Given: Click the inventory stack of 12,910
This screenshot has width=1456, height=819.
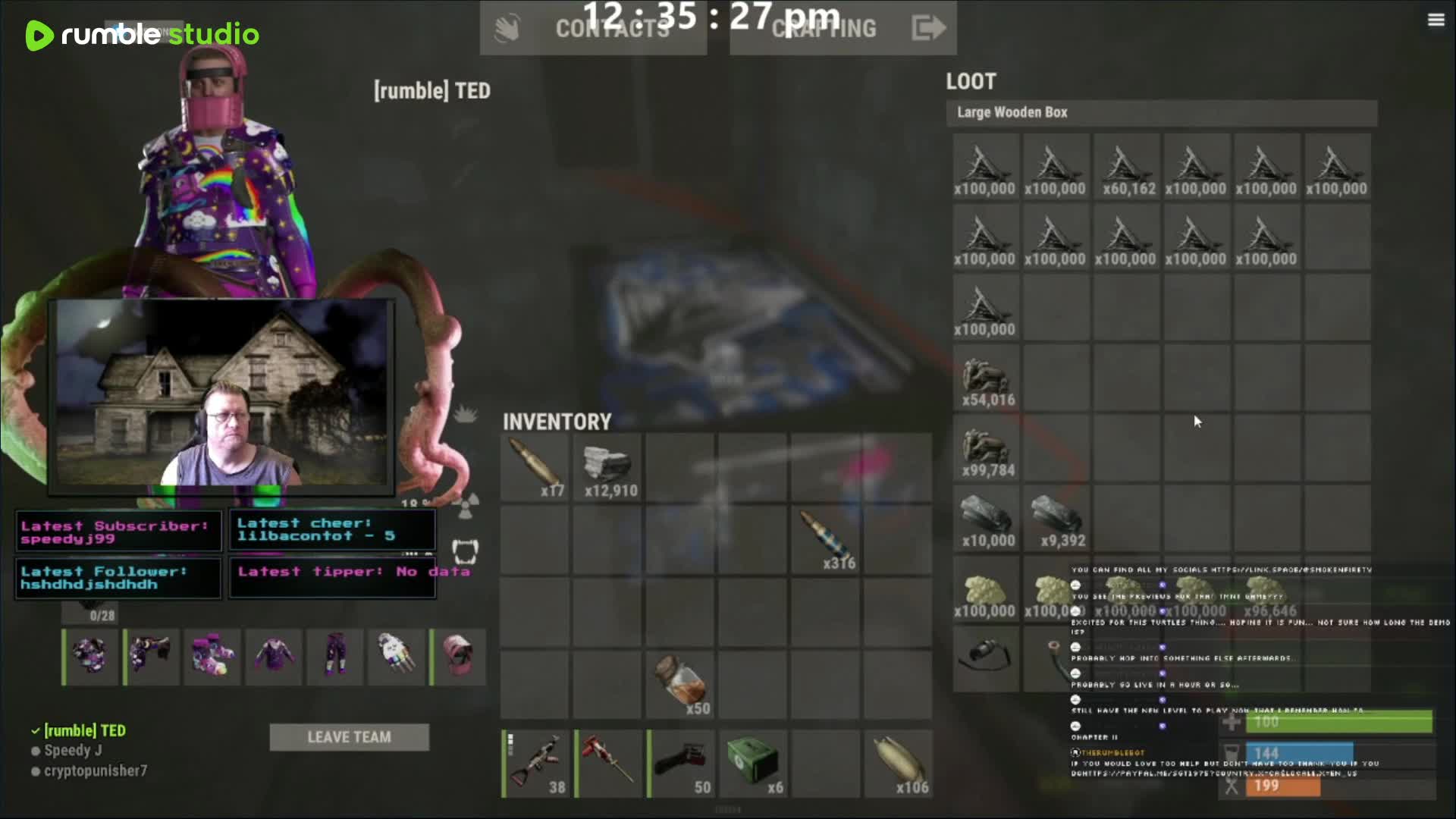Looking at the screenshot, I should click(608, 466).
